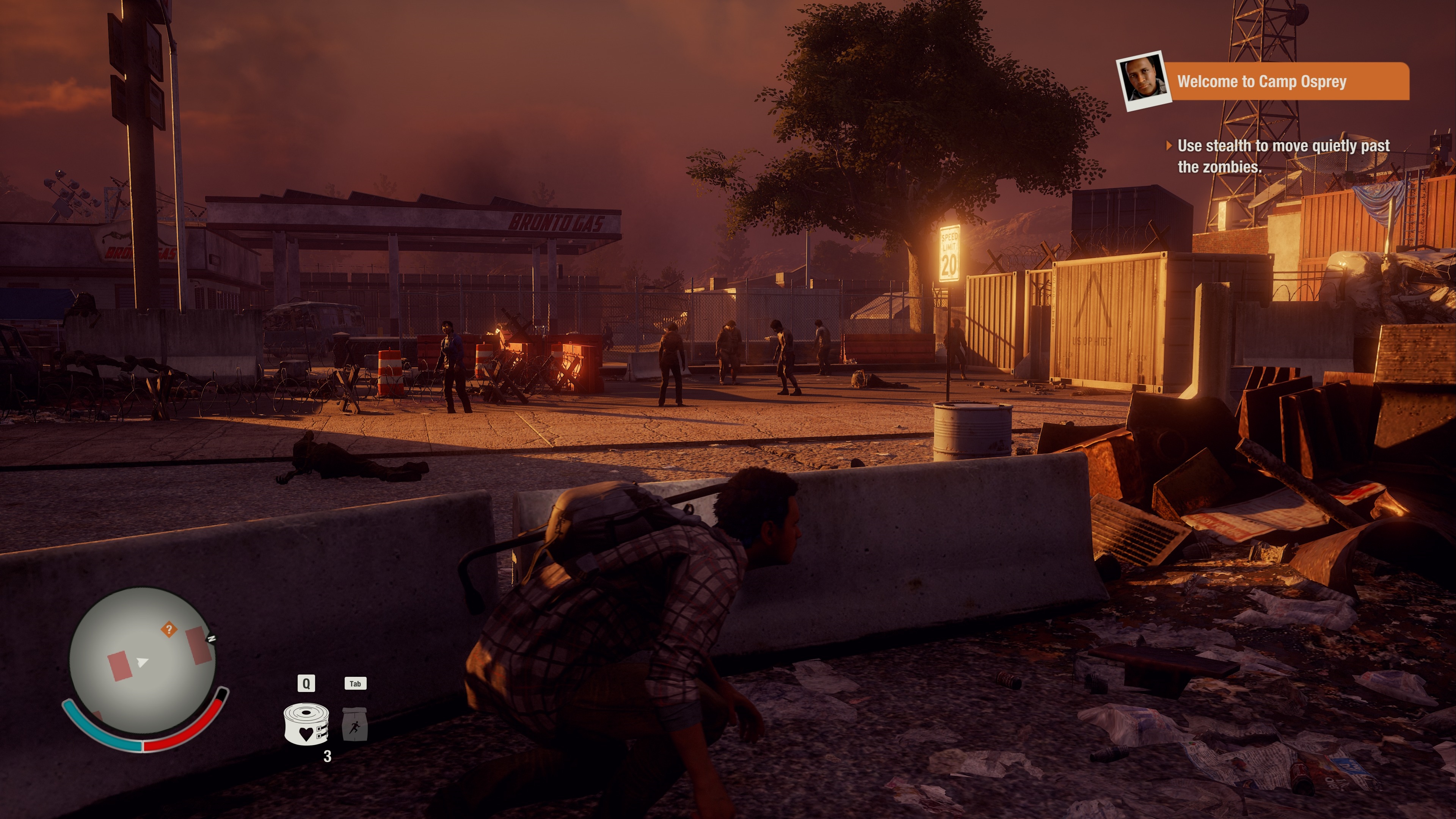Image resolution: width=1456 pixels, height=819 pixels.
Task: Use the bandage roll healing item
Action: (306, 724)
